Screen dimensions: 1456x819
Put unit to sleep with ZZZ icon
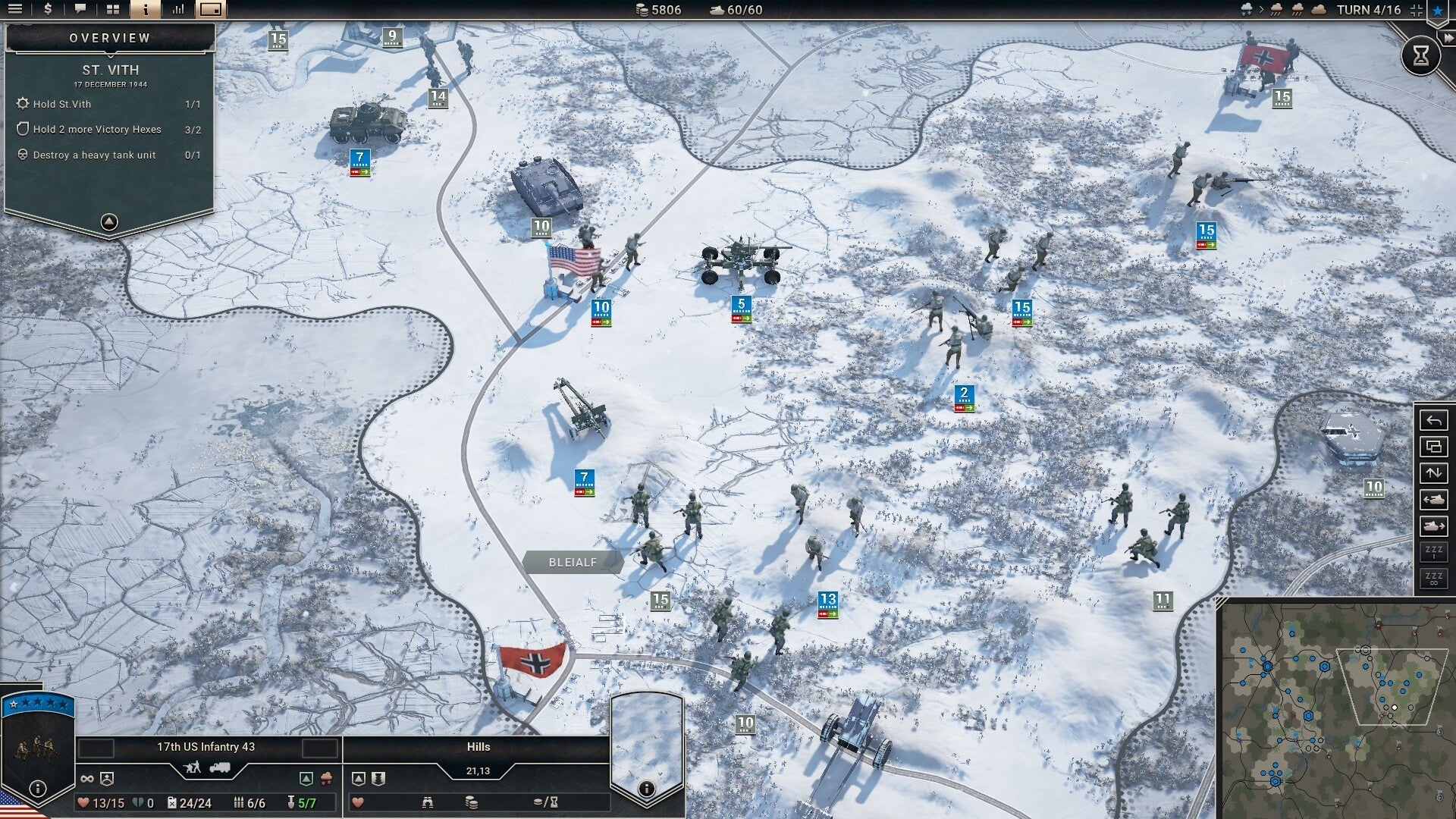click(x=1433, y=552)
